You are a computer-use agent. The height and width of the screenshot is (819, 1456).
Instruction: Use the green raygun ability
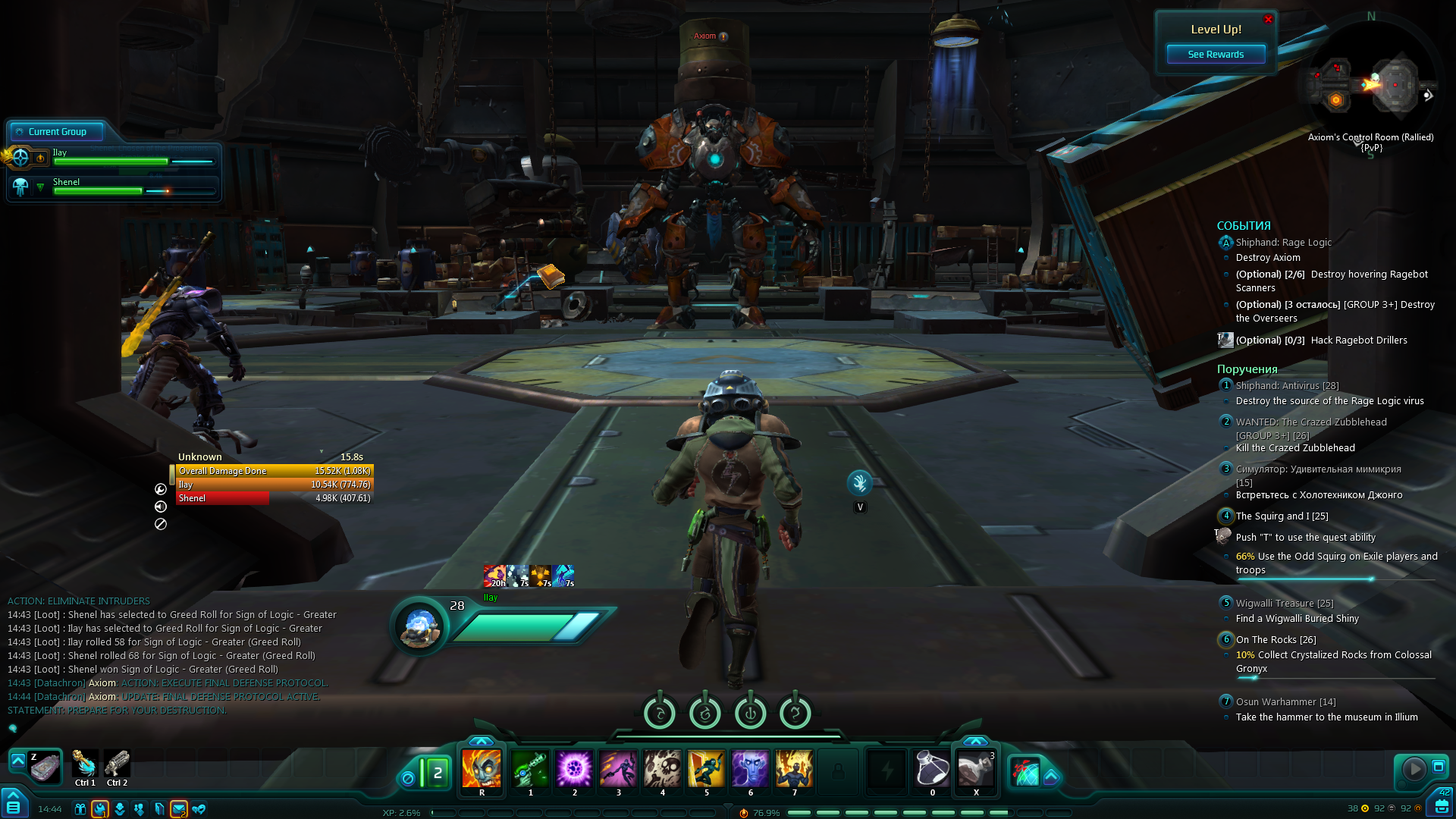[530, 769]
